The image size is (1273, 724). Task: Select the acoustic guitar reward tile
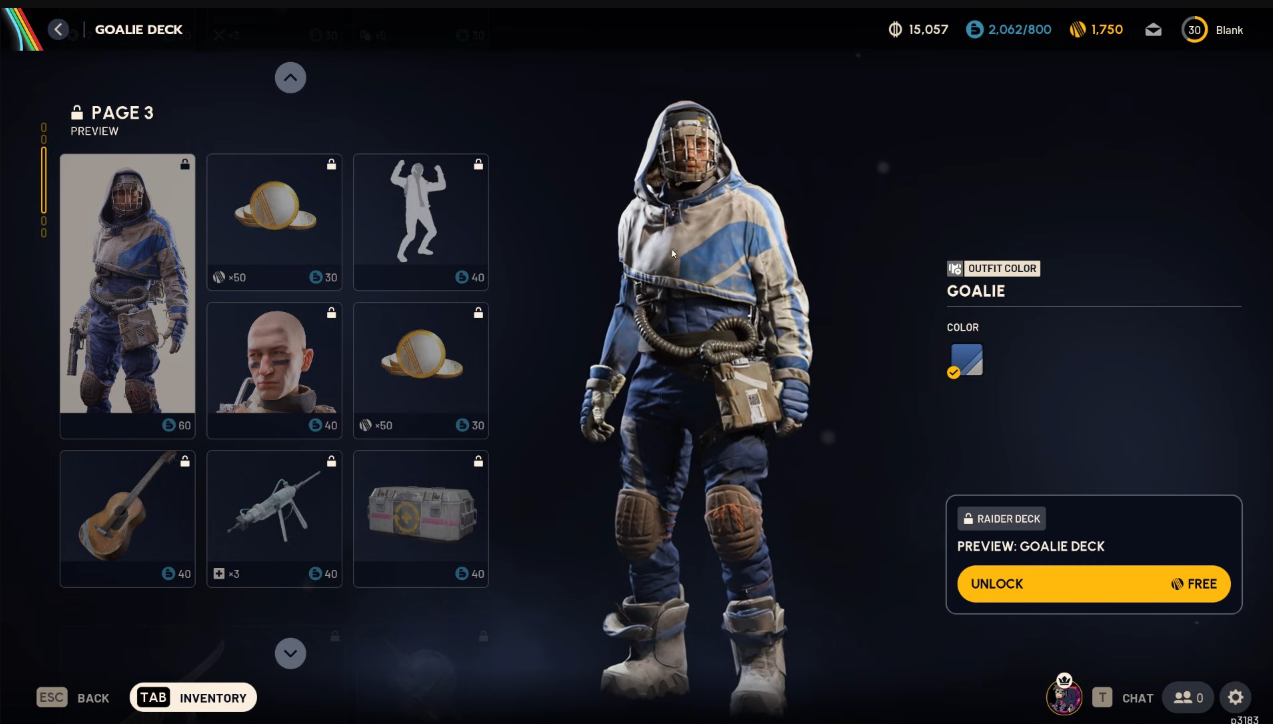[x=127, y=517]
